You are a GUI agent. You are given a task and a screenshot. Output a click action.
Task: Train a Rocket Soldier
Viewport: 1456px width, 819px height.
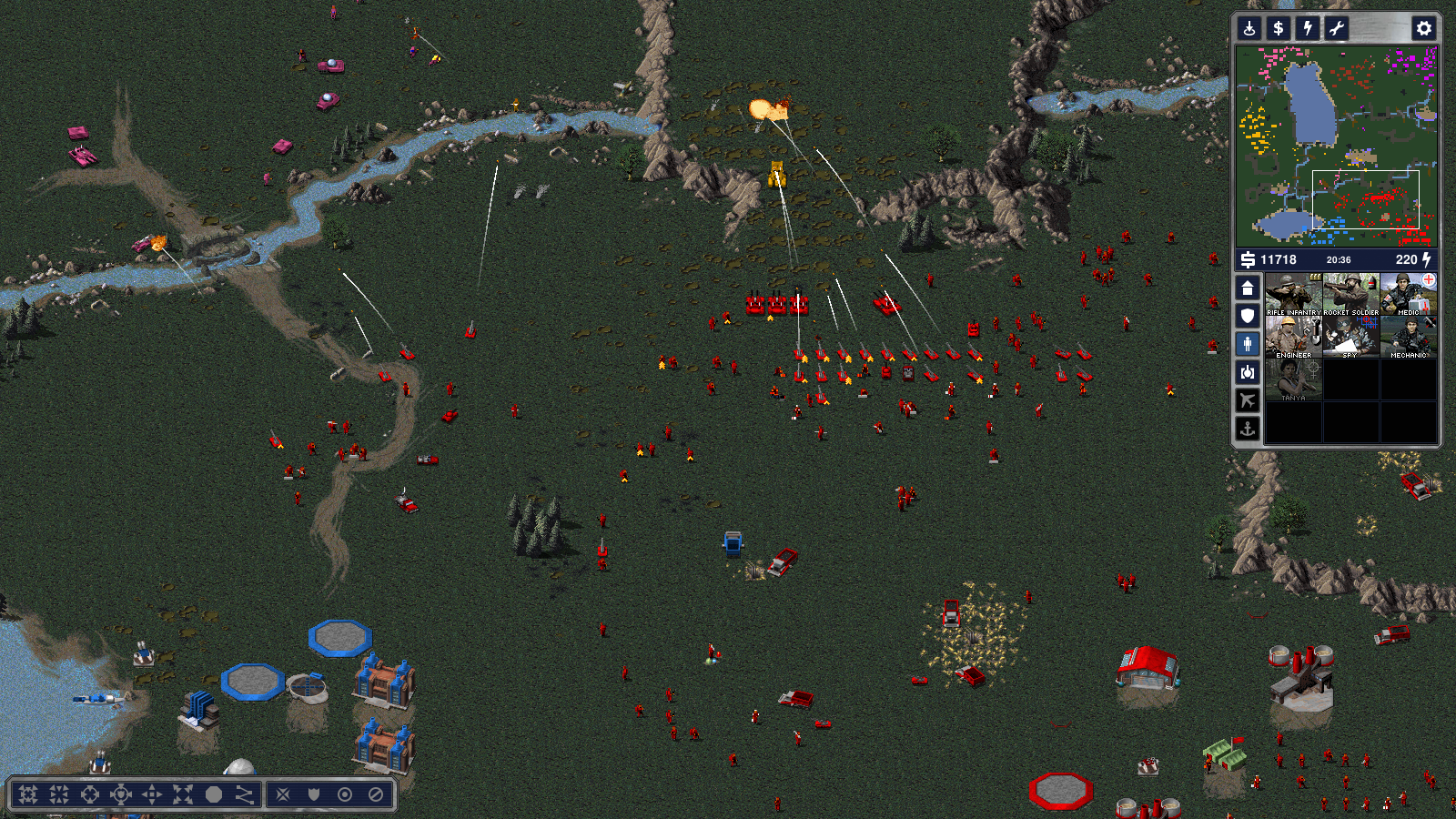coord(1350,294)
